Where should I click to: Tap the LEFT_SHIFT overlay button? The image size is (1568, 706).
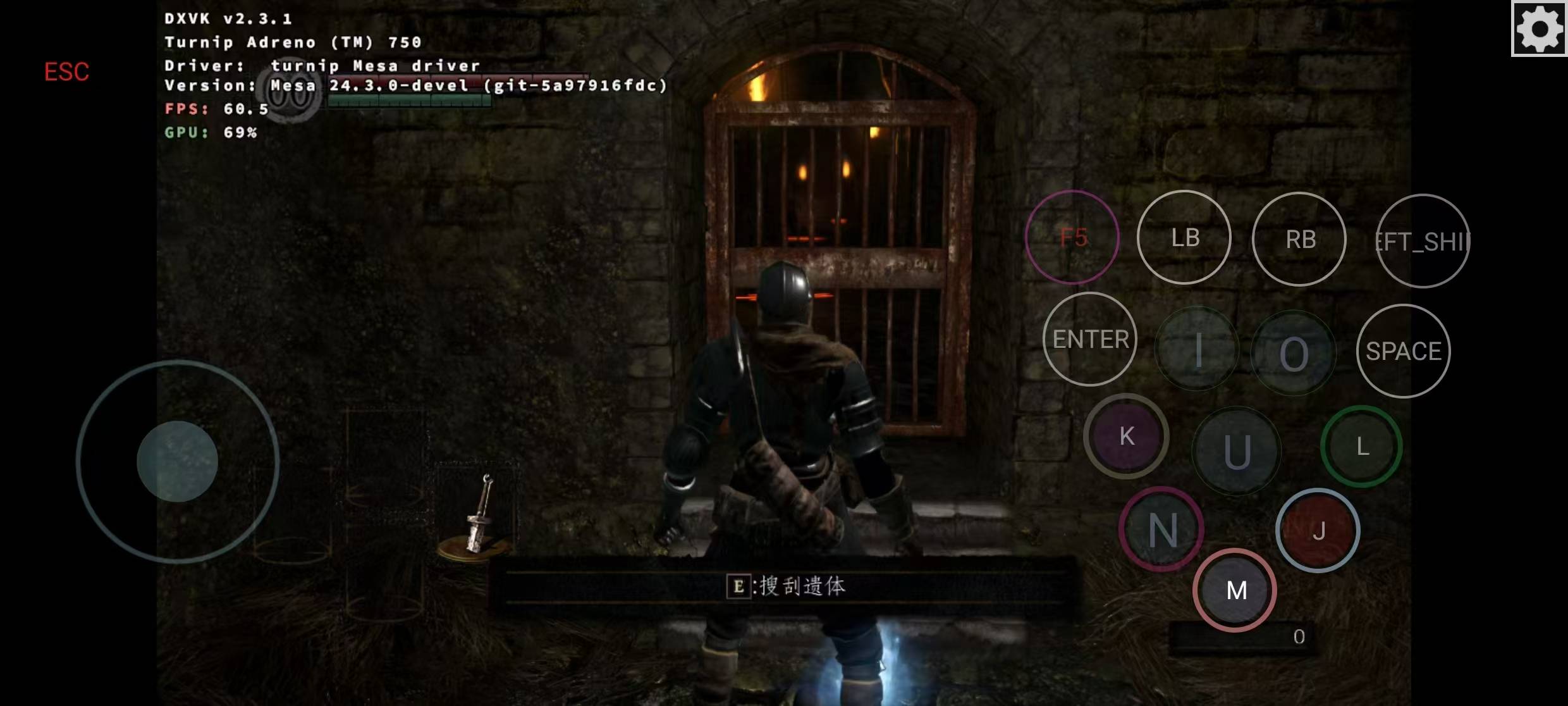(1423, 241)
